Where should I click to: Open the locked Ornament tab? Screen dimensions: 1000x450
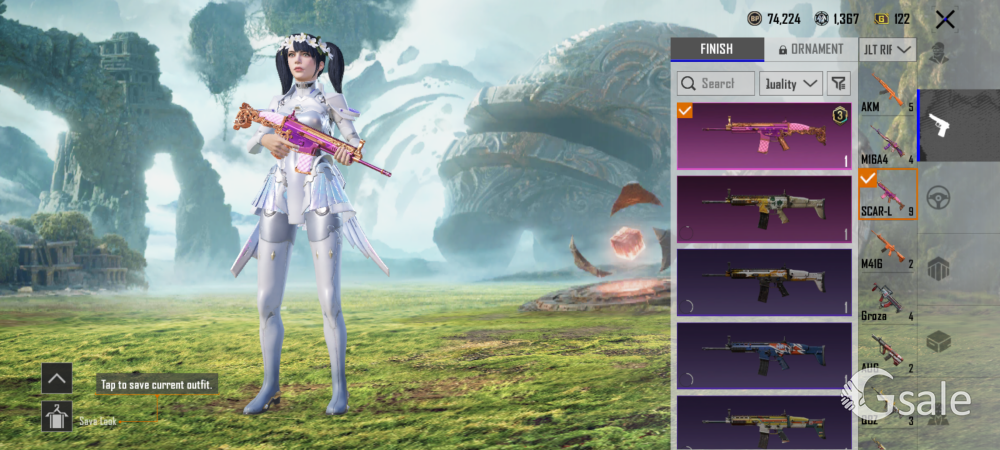pos(811,49)
